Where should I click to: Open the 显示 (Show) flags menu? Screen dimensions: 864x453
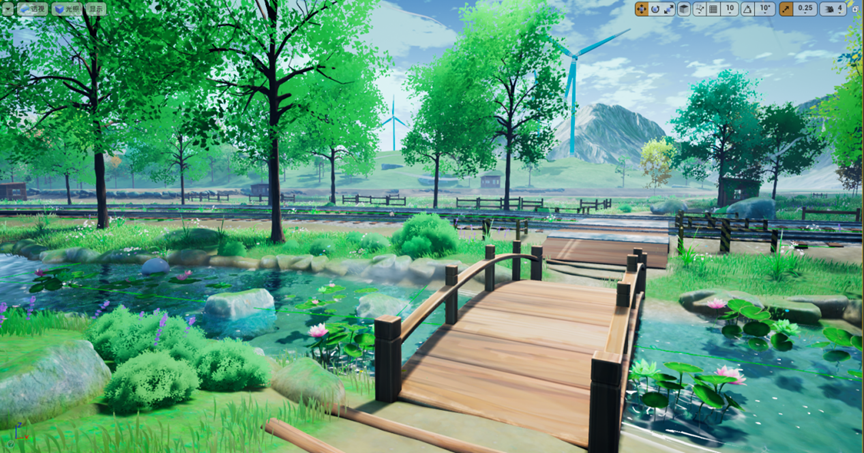(x=96, y=9)
